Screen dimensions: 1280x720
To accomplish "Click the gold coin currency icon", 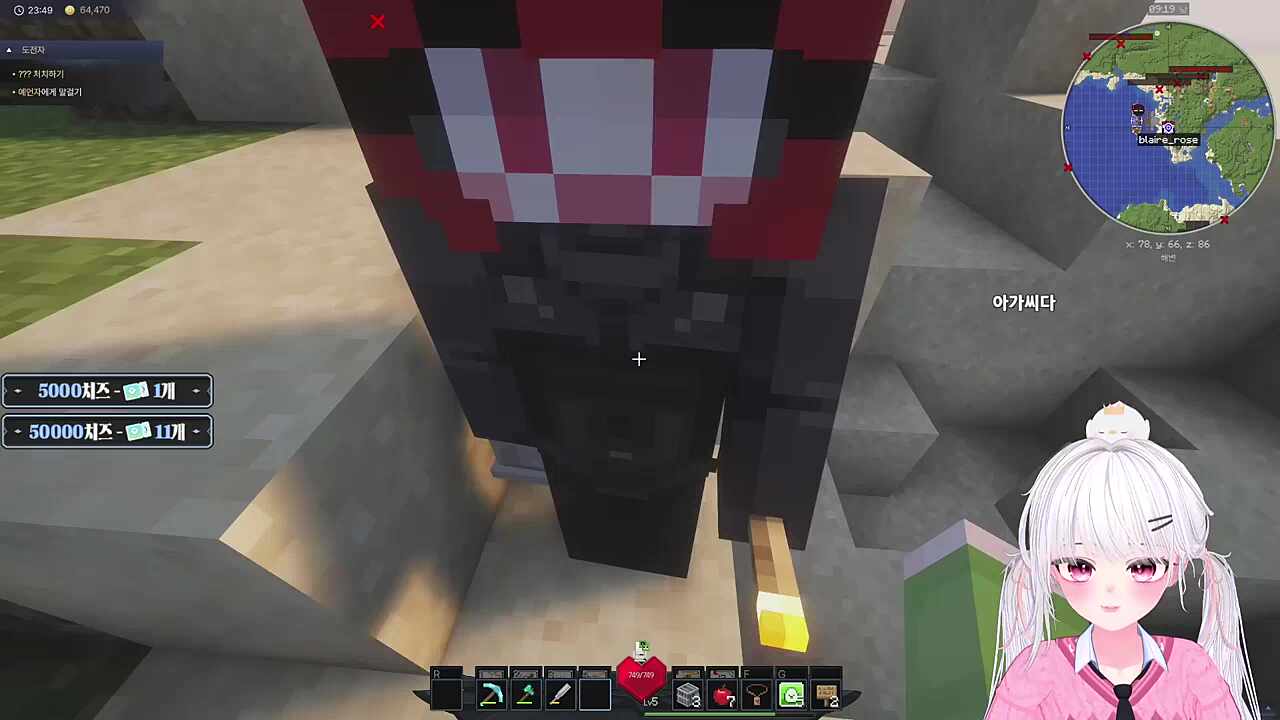I will 69,10.
